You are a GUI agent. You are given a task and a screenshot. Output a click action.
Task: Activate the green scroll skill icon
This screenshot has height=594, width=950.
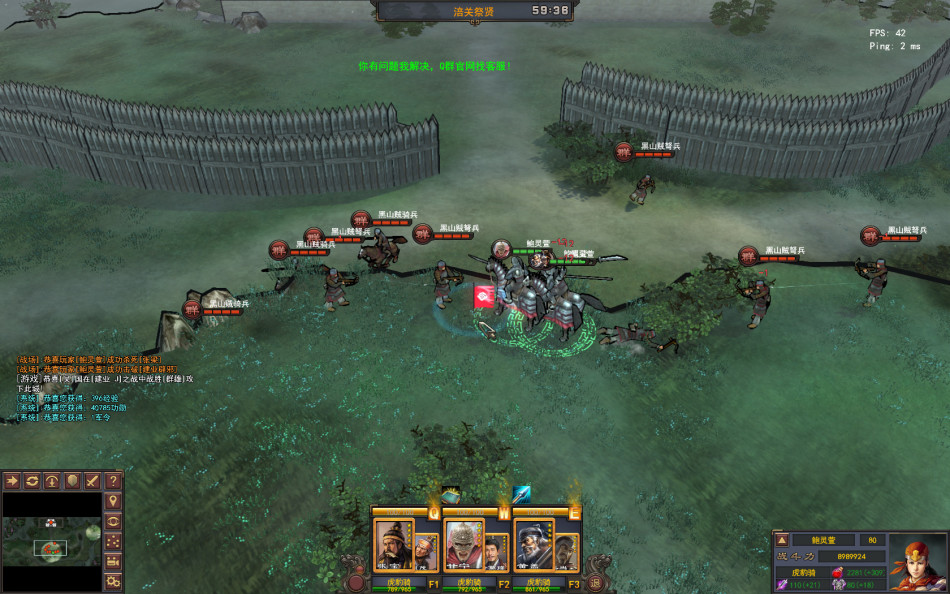451,495
